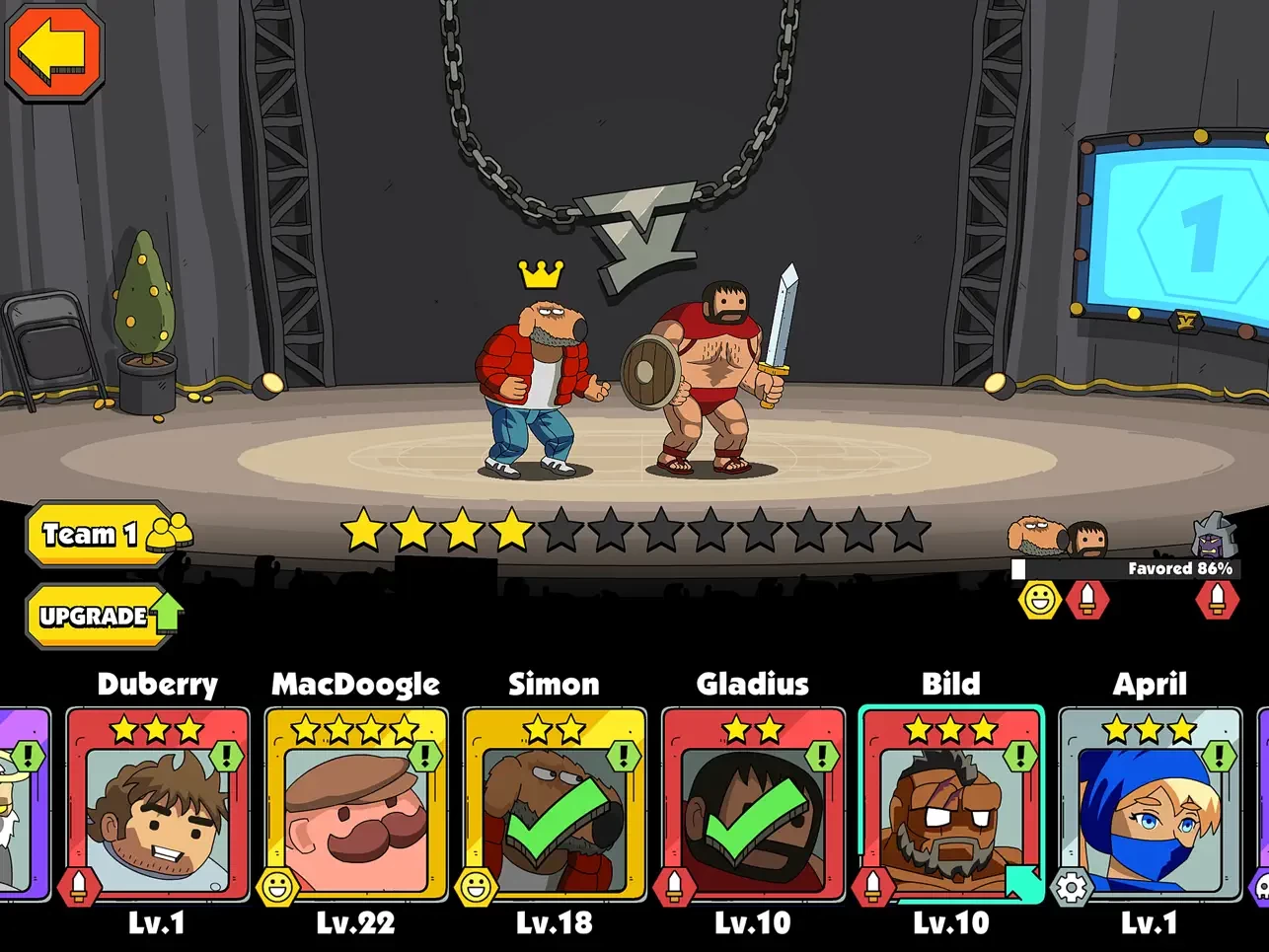This screenshot has height=952, width=1269.
Task: Open the Team 1 selector
Action: pyautogui.click(x=103, y=535)
